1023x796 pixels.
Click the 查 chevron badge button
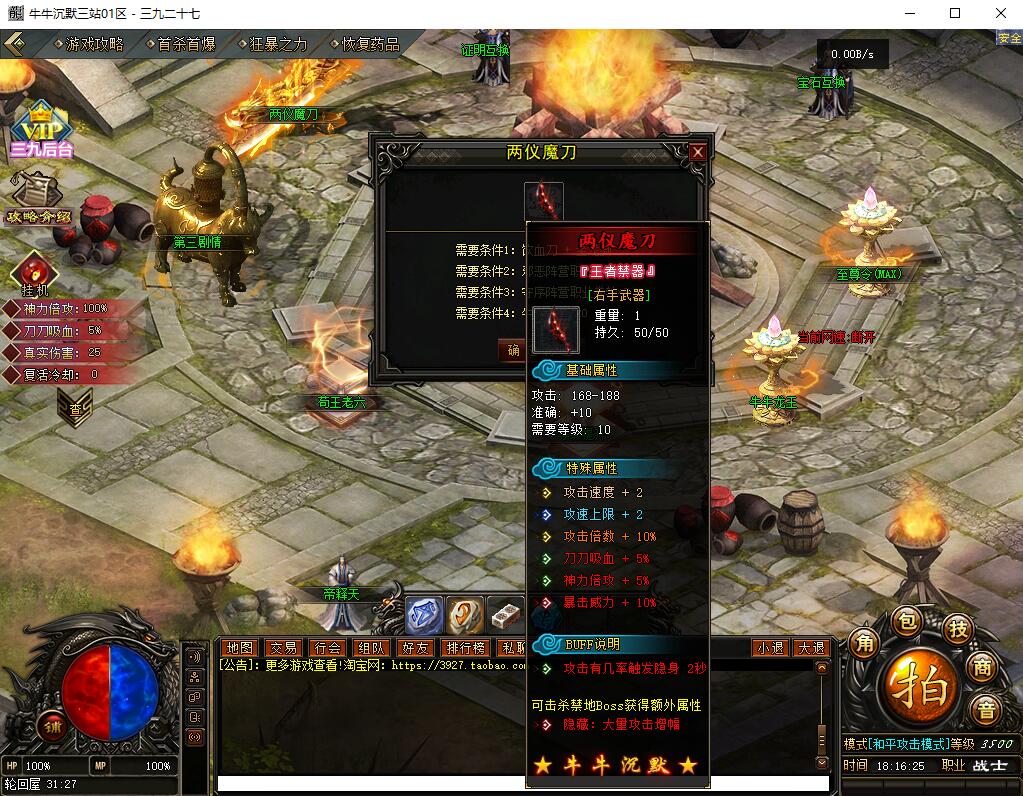coord(75,407)
